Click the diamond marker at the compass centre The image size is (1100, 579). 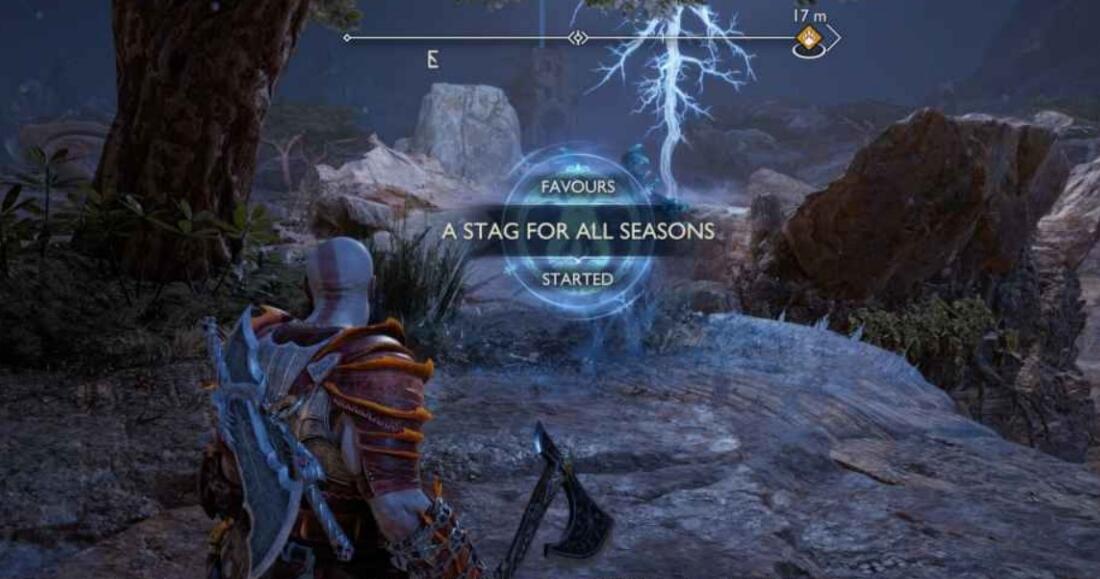click(577, 38)
